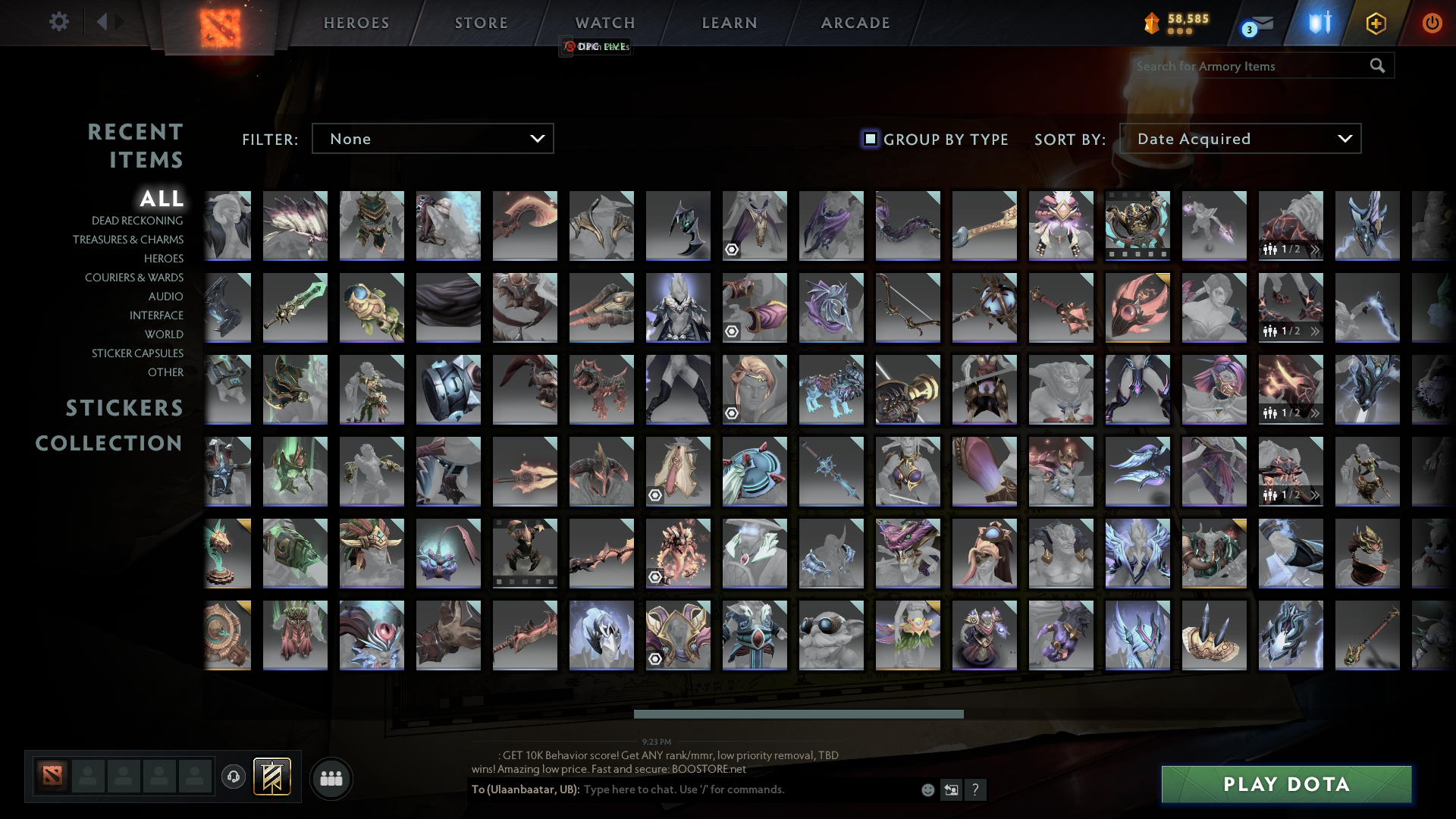This screenshot has width=1456, height=819.
Task: Open Dota Plus subscription icon
Action: [1376, 24]
